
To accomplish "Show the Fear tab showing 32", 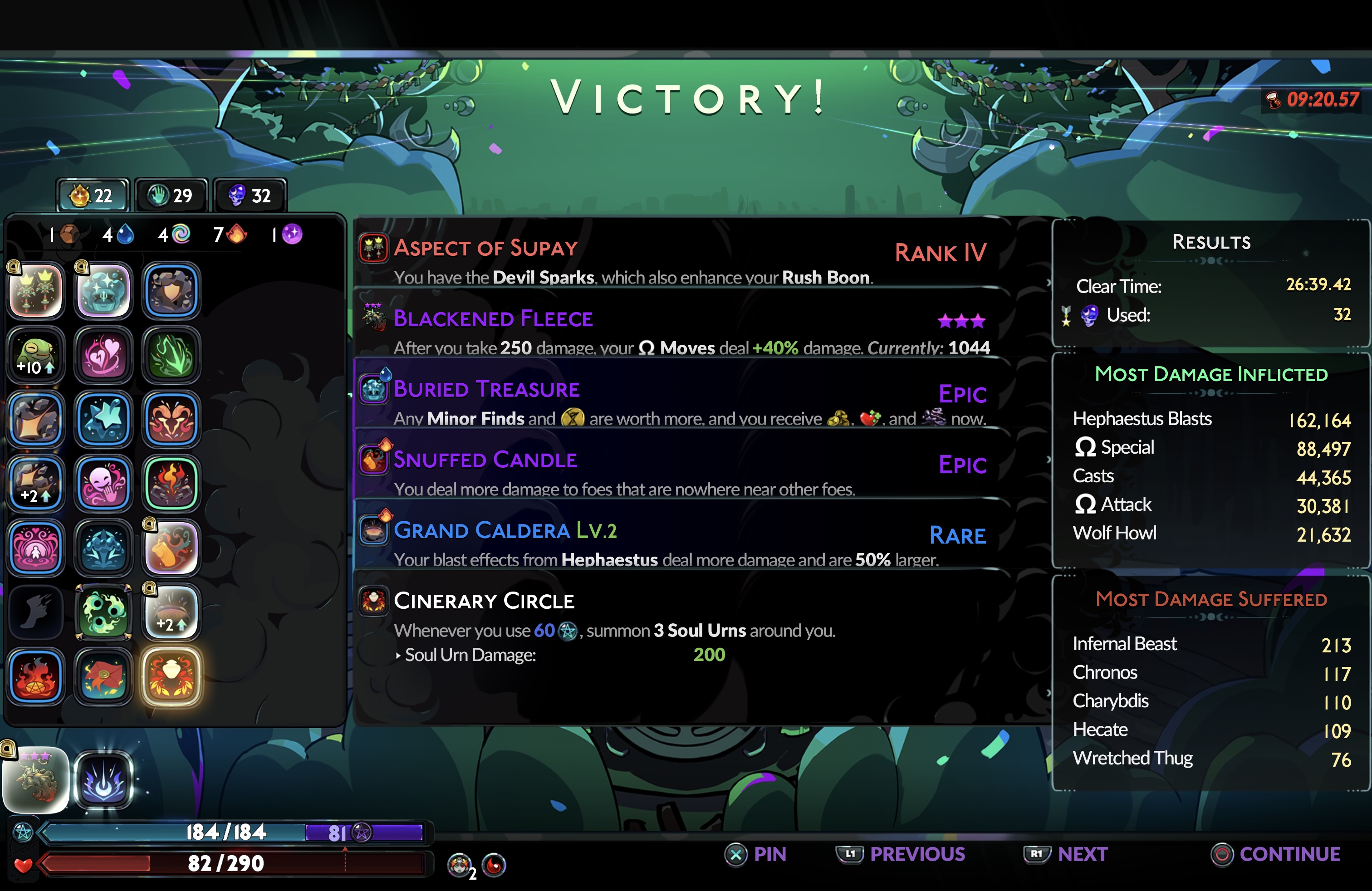I will click(x=250, y=196).
